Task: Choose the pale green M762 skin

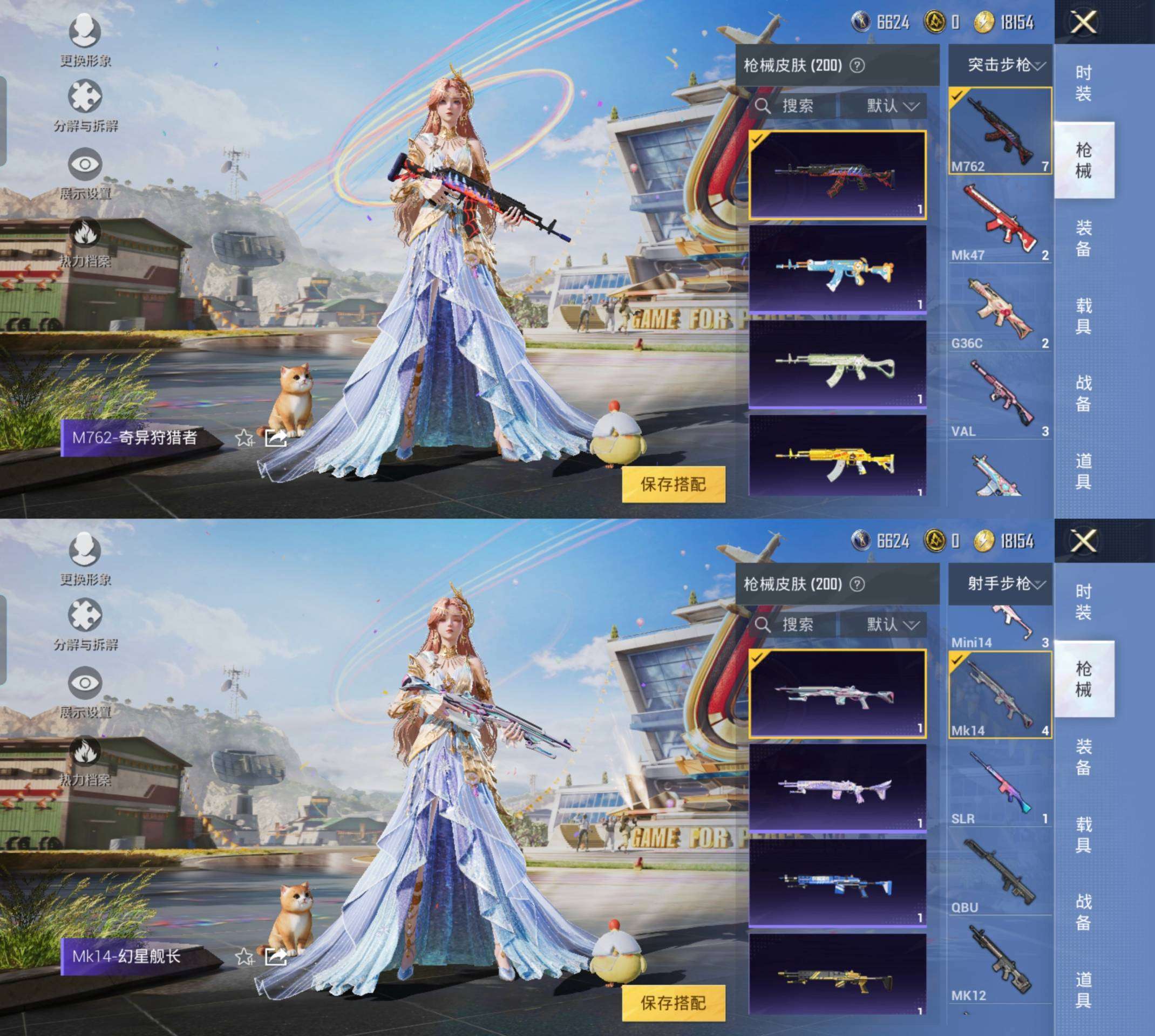Action: pos(837,364)
